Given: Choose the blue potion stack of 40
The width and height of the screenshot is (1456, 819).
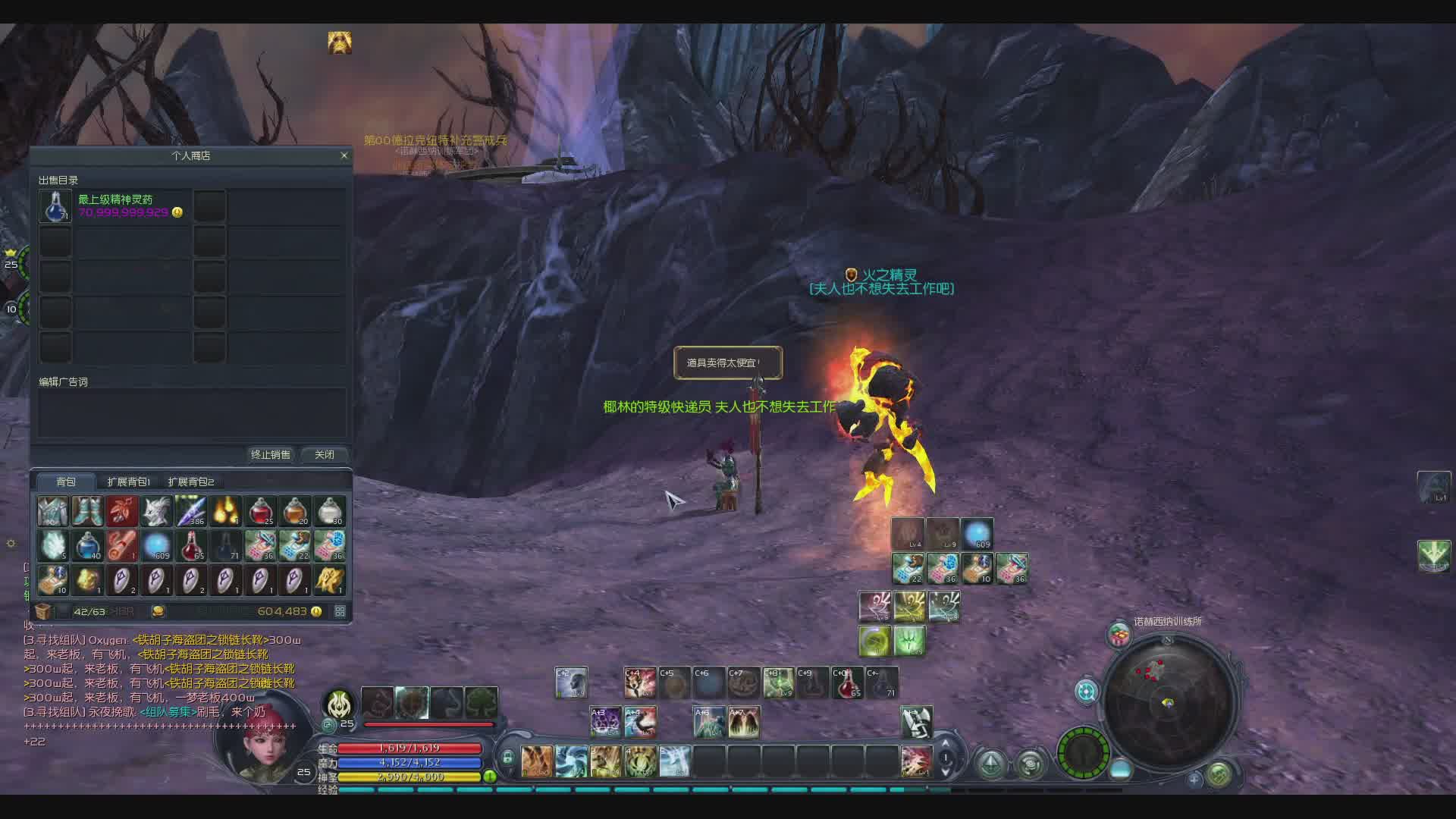Looking at the screenshot, I should click(x=88, y=545).
